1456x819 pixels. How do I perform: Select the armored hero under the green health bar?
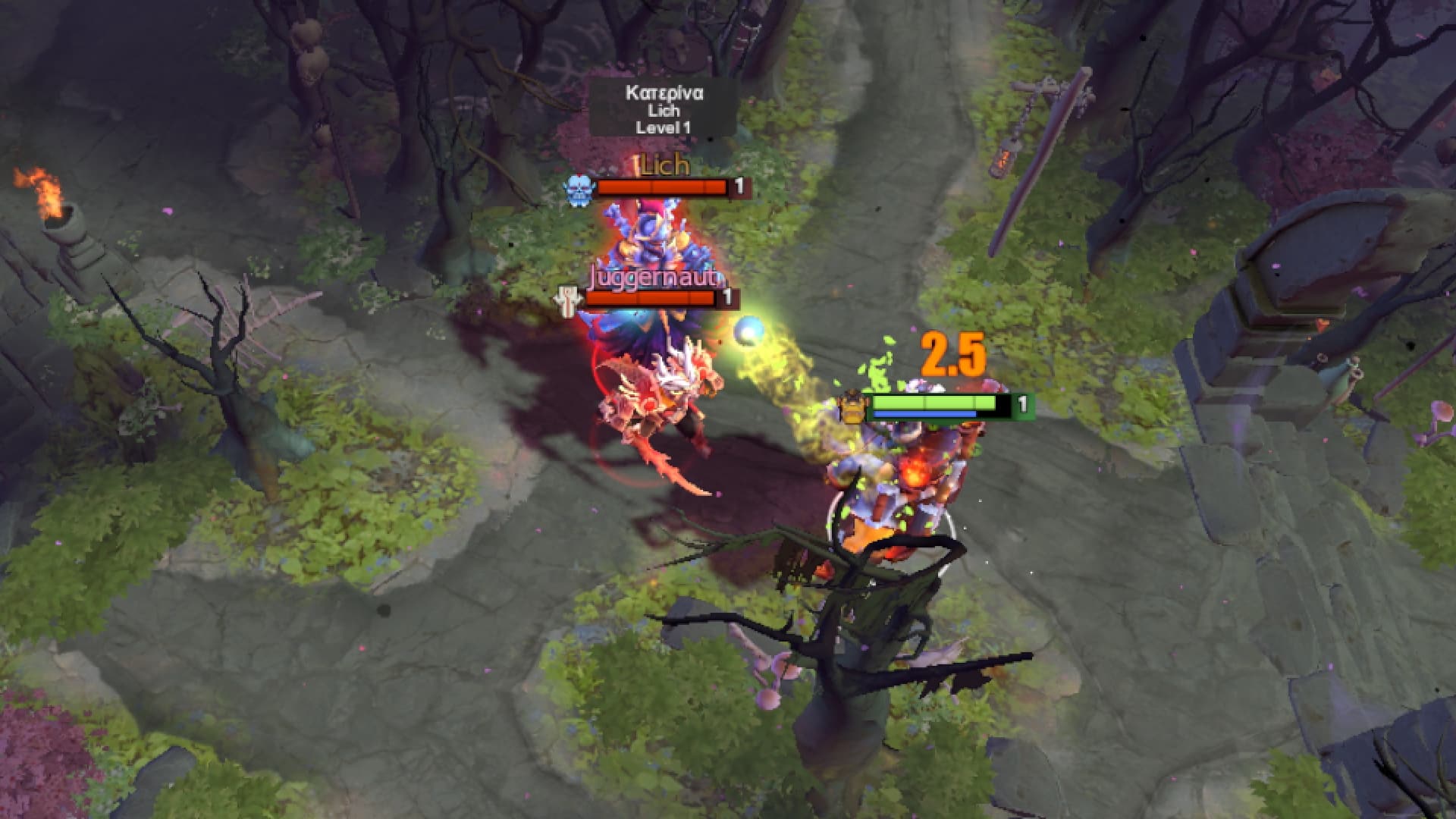click(895, 478)
